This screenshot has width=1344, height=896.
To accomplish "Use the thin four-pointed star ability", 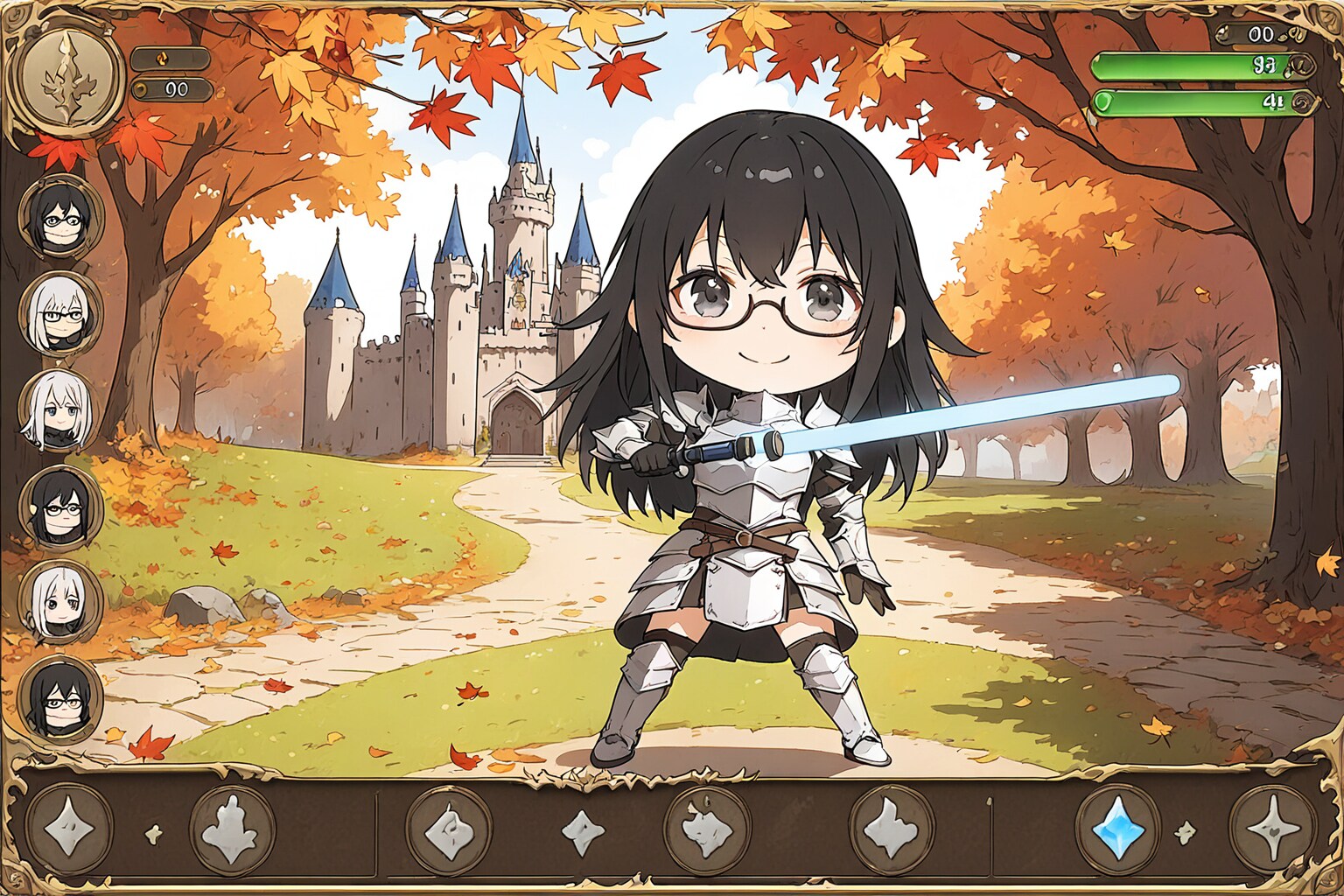I will click(x=1271, y=828).
